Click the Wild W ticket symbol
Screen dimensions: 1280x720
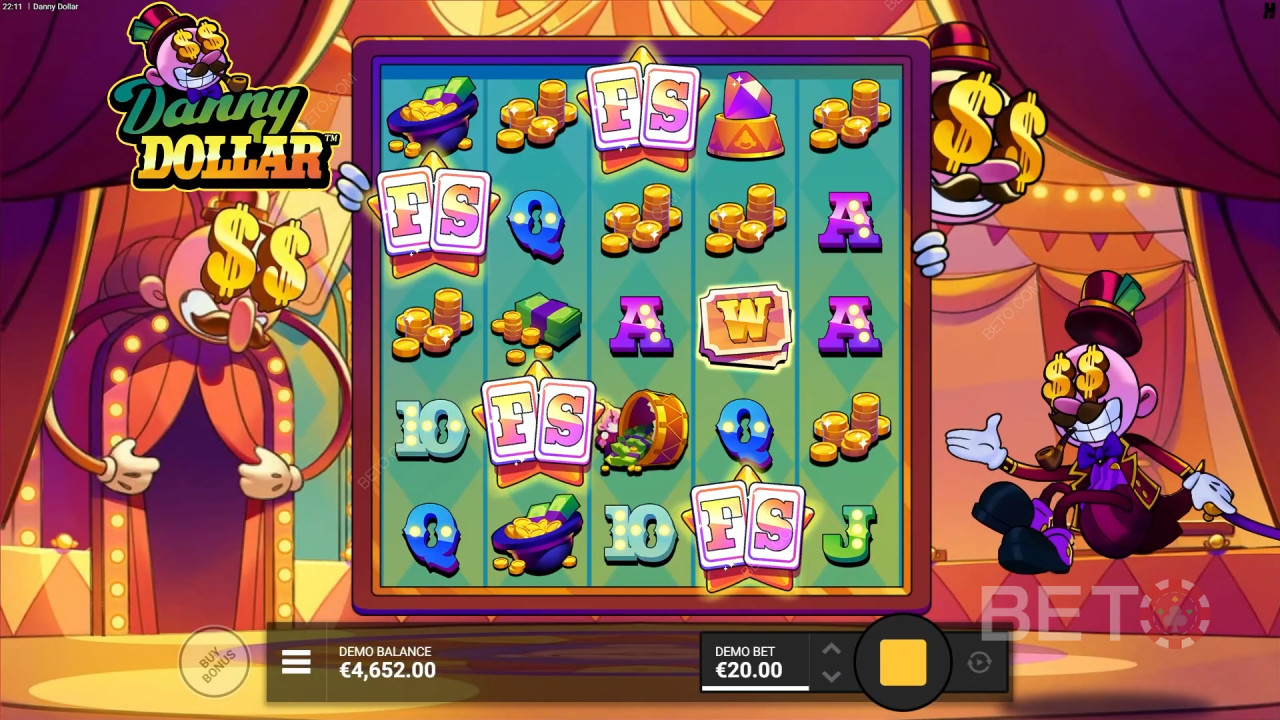point(745,325)
